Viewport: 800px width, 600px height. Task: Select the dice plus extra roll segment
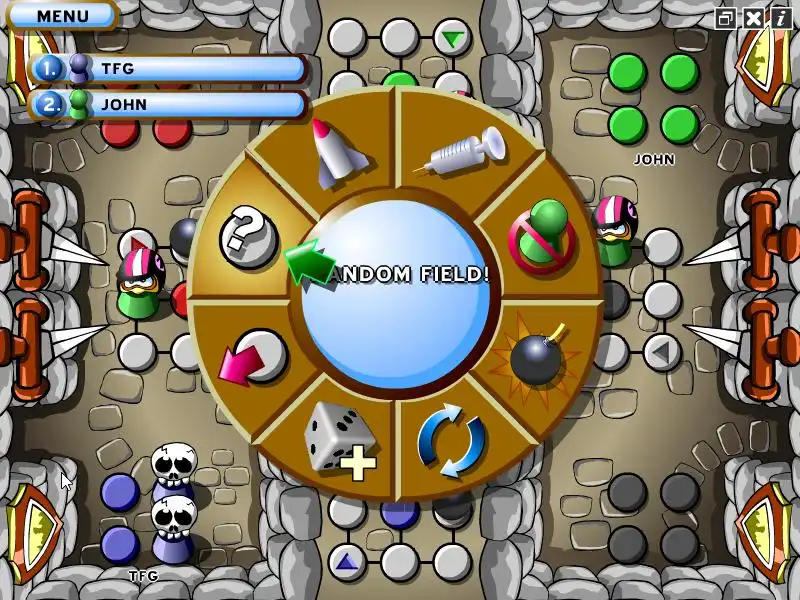340,438
